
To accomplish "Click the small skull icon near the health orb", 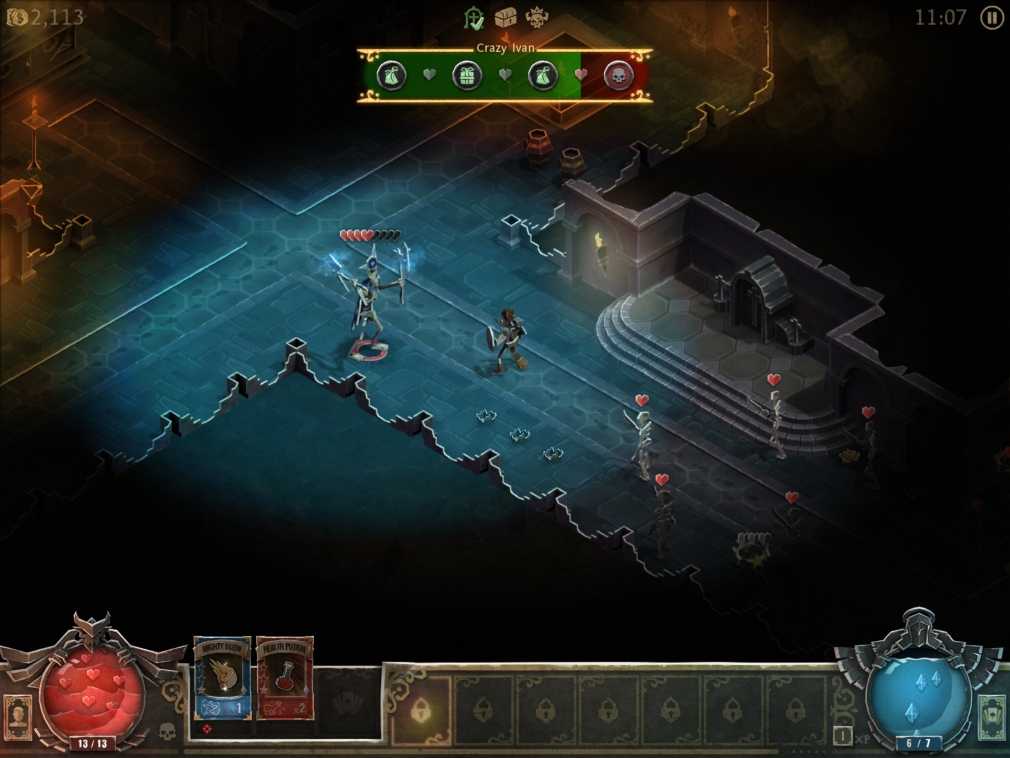I will pos(167,731).
